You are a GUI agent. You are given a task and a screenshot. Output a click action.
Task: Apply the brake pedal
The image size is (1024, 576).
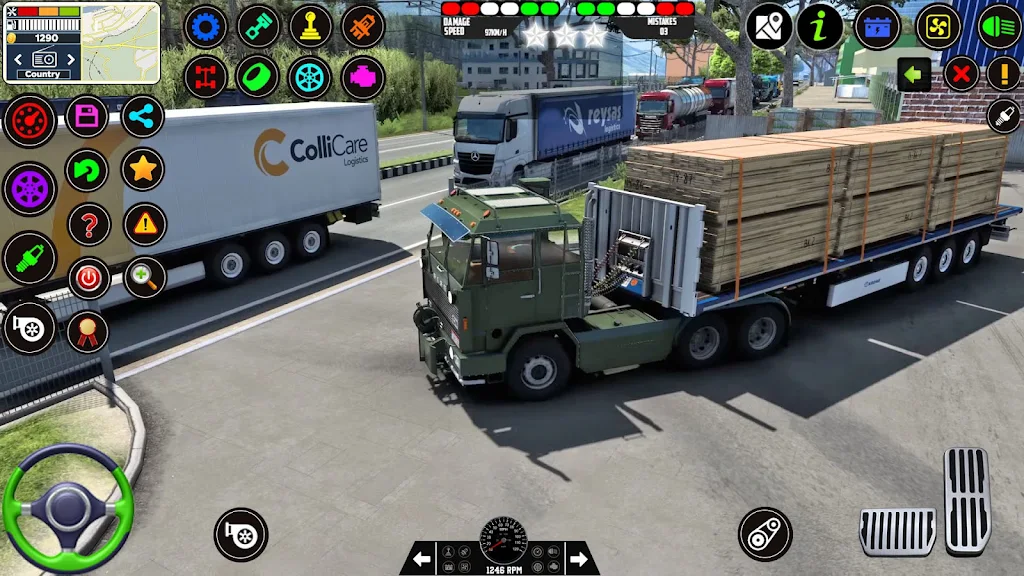[897, 531]
